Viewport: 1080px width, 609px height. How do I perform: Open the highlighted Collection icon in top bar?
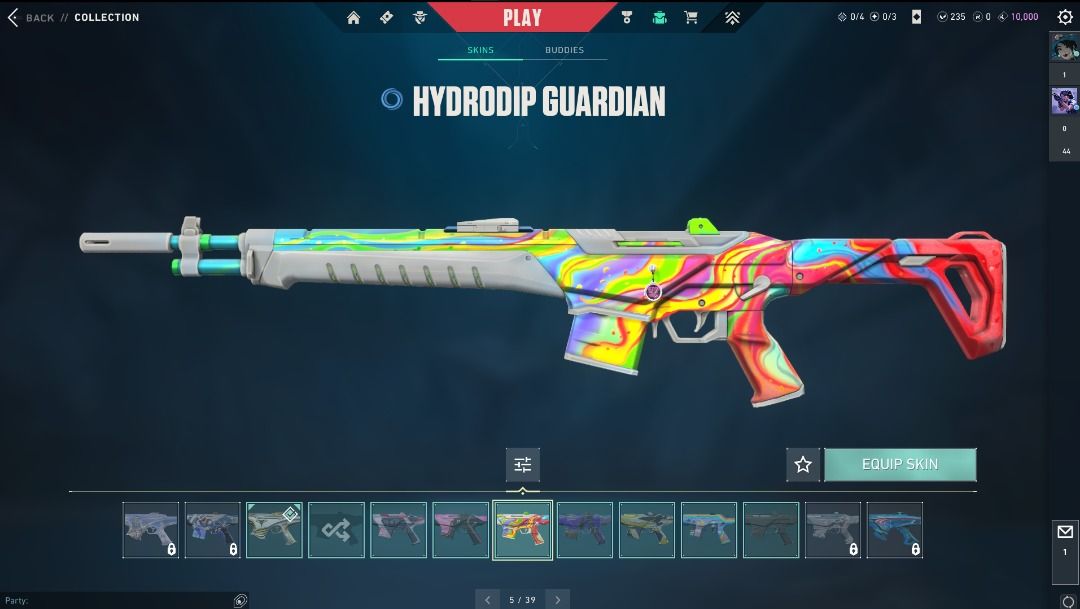coord(659,17)
